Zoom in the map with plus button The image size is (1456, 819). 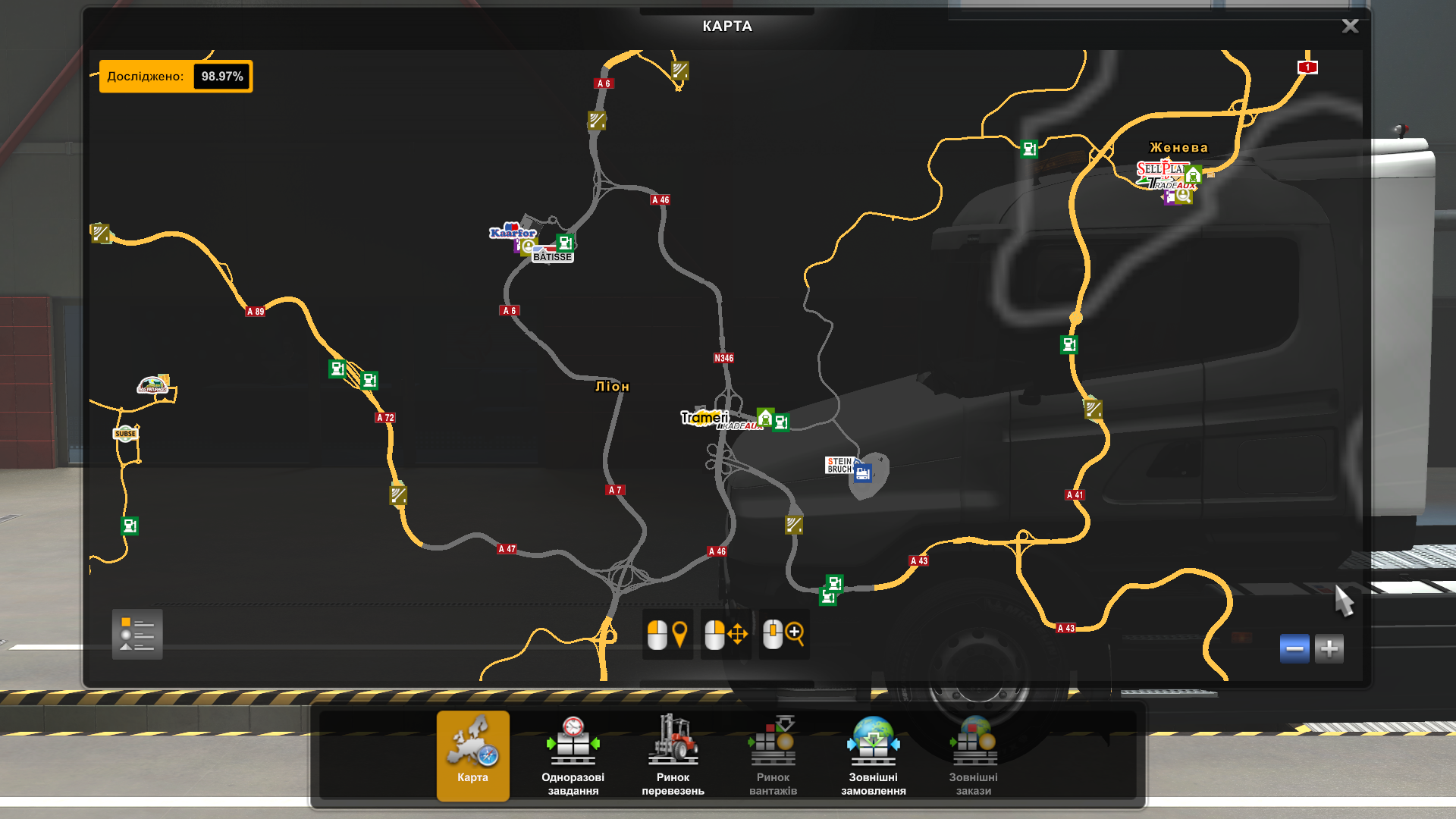(1329, 649)
